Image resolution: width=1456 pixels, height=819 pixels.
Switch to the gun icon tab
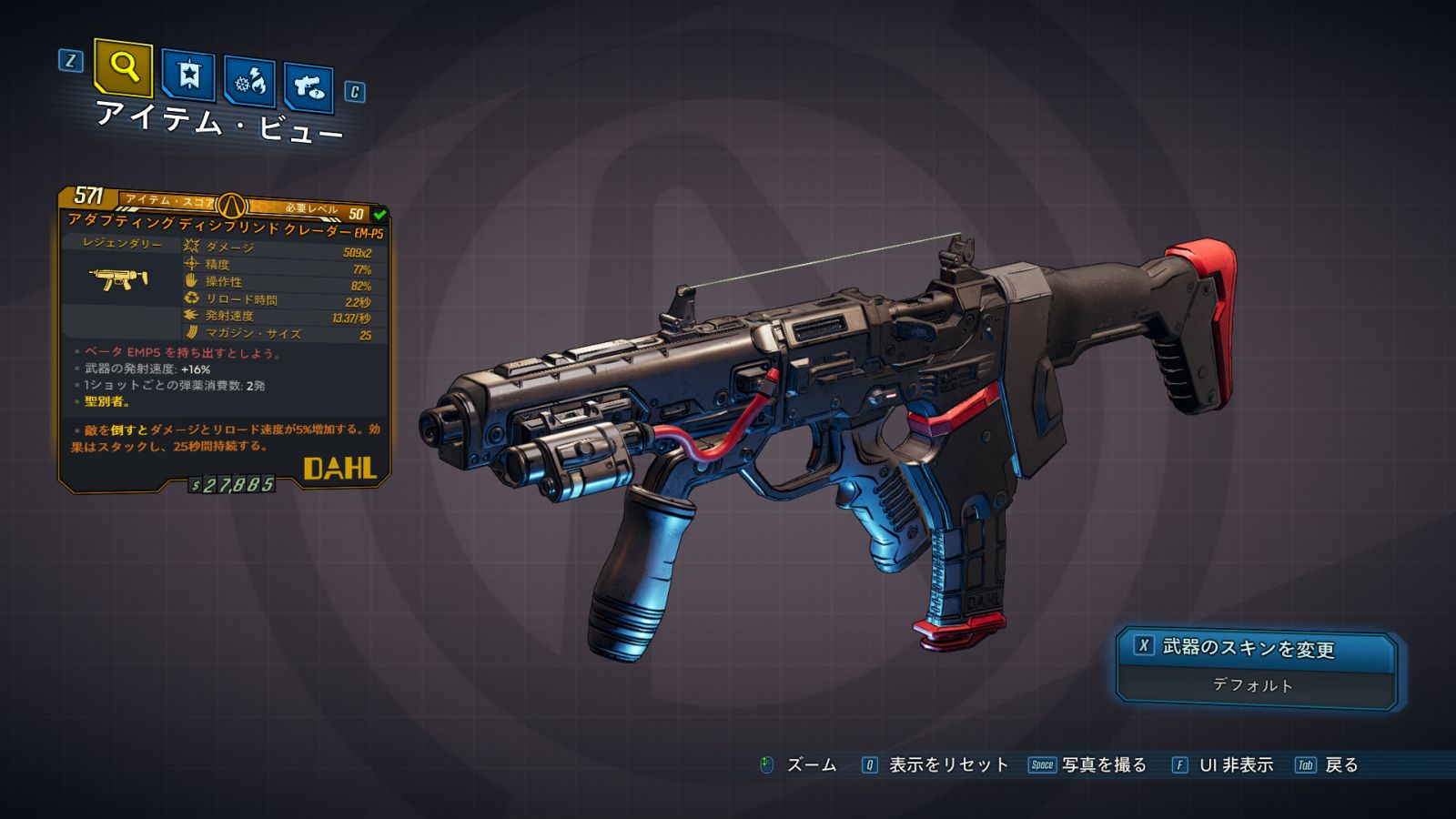point(308,88)
